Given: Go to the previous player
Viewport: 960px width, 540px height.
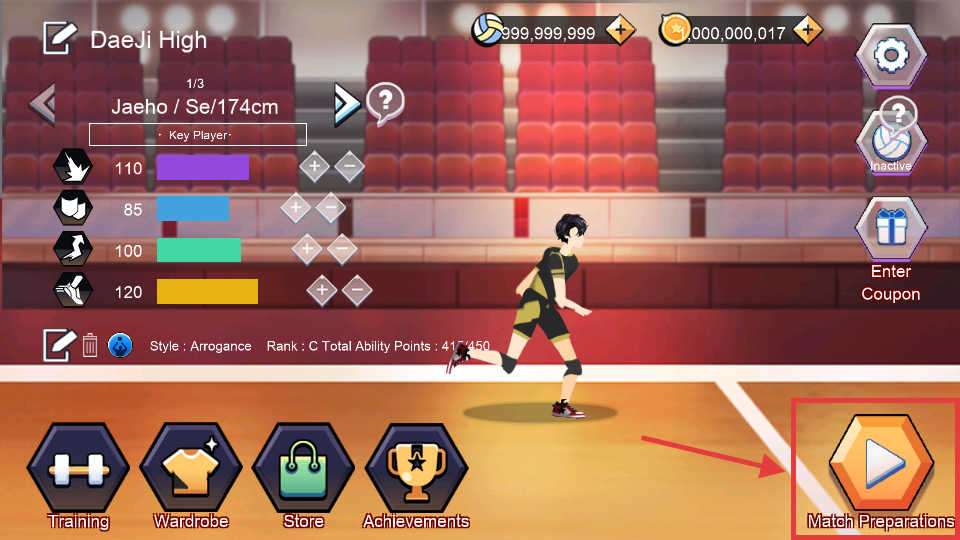Looking at the screenshot, I should pos(43,102).
